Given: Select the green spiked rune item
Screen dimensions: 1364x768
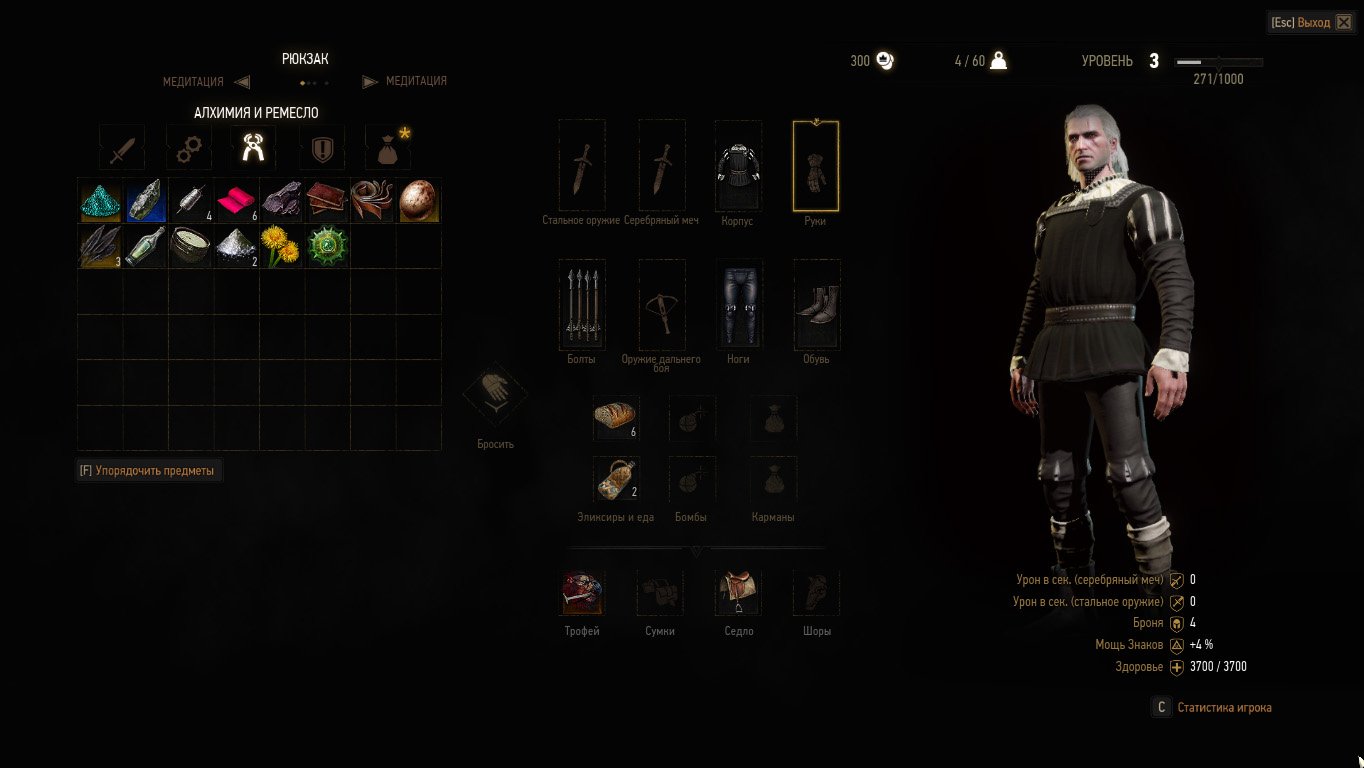Looking at the screenshot, I should (x=327, y=246).
